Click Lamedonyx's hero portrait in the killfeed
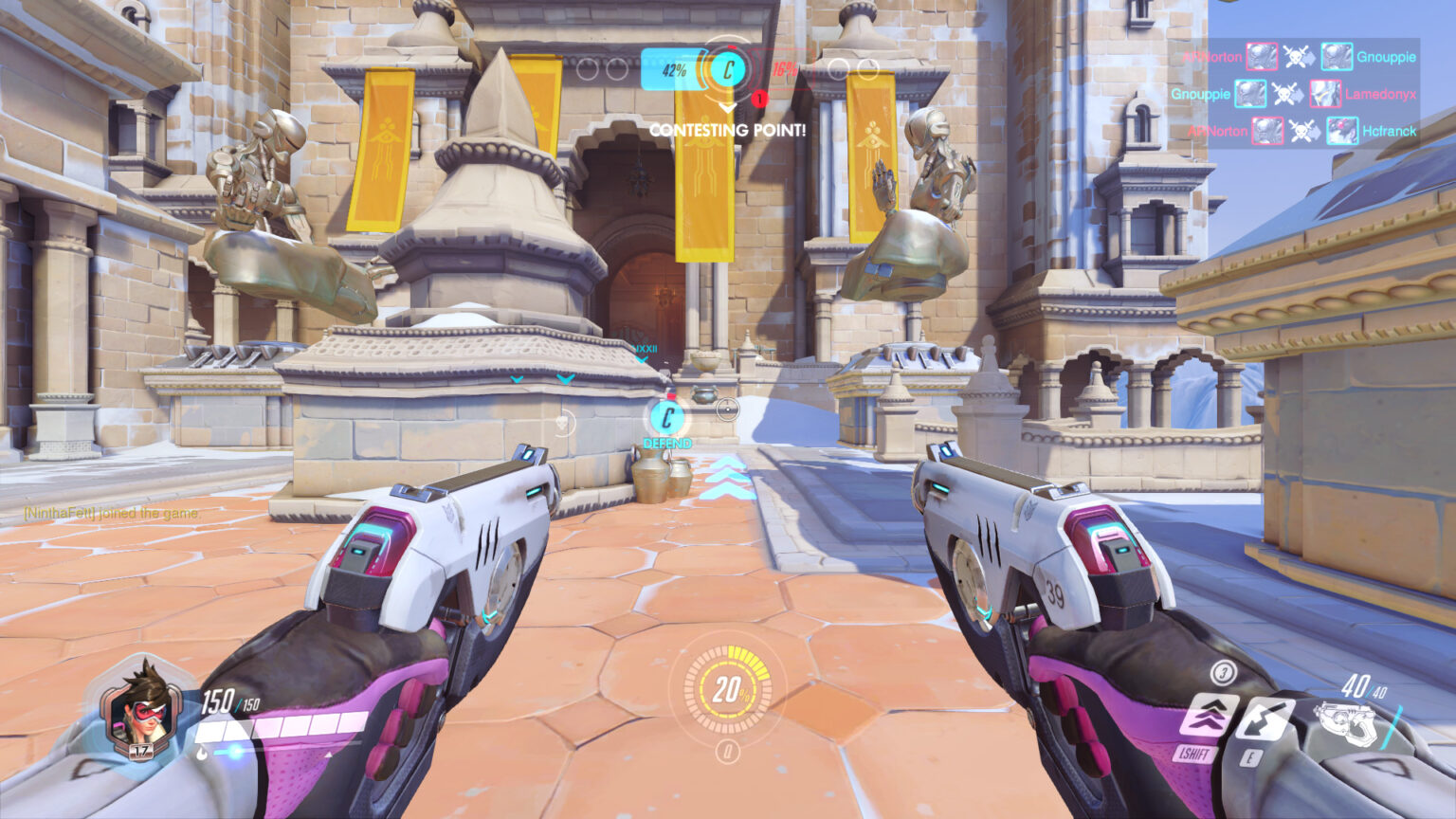This screenshot has height=819, width=1456. [1327, 95]
